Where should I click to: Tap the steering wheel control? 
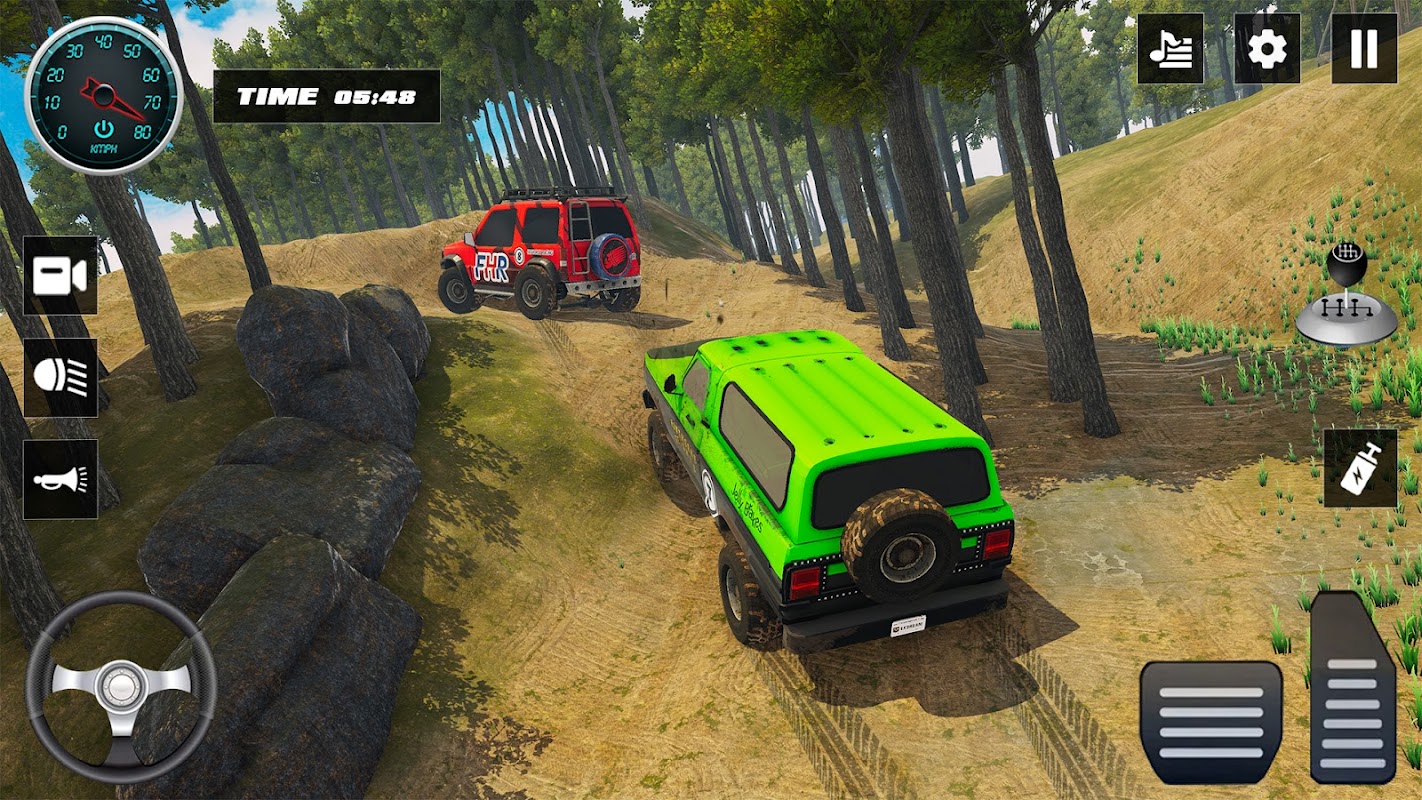point(121,687)
